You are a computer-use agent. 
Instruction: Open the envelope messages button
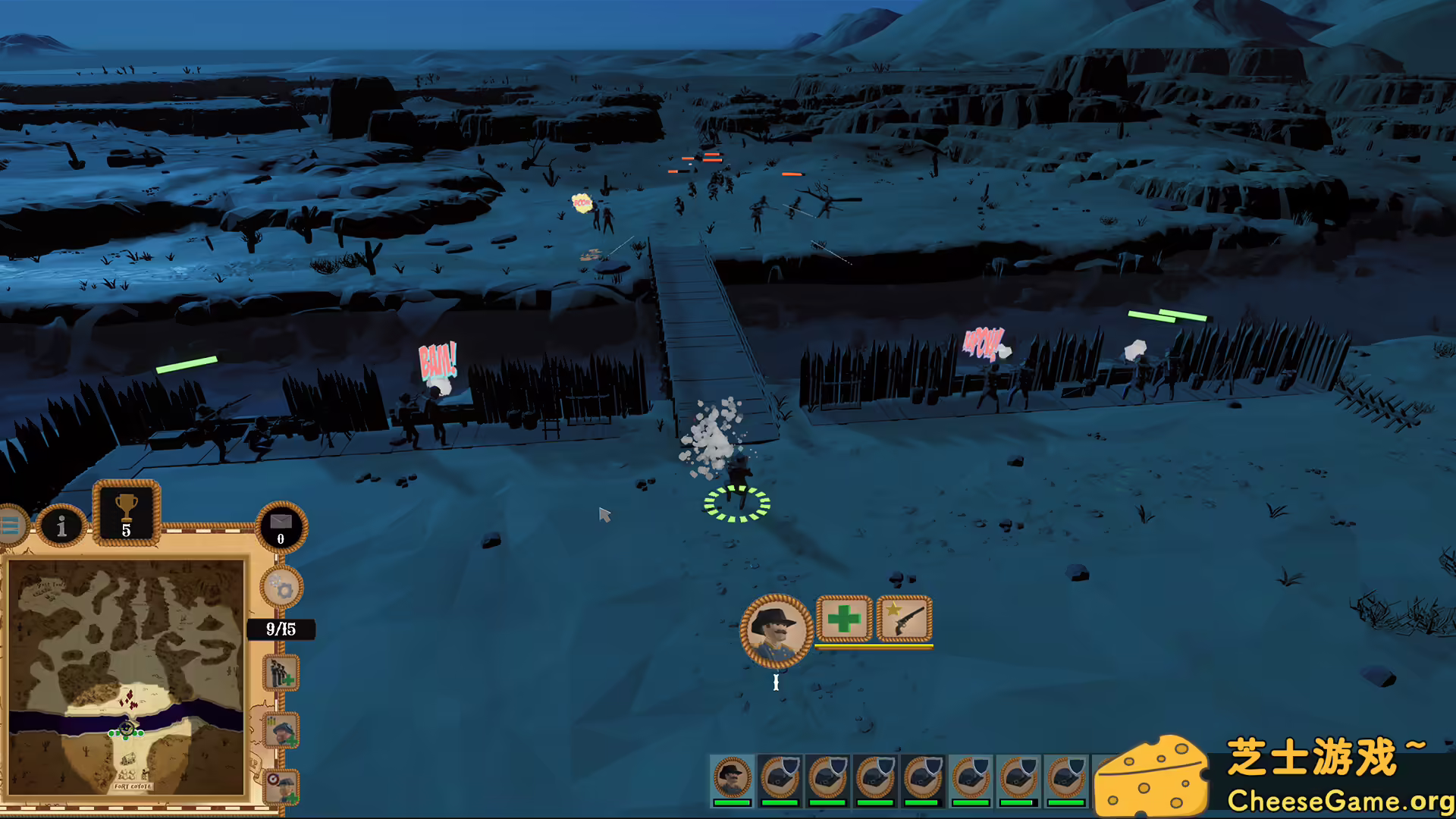[281, 526]
